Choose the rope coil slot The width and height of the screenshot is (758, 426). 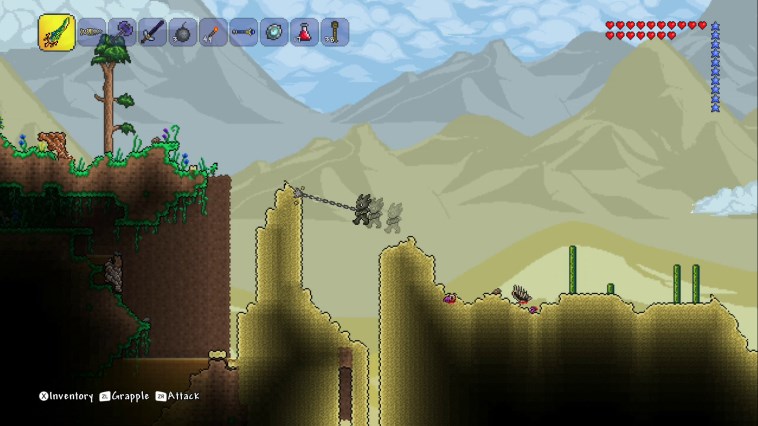coord(334,32)
